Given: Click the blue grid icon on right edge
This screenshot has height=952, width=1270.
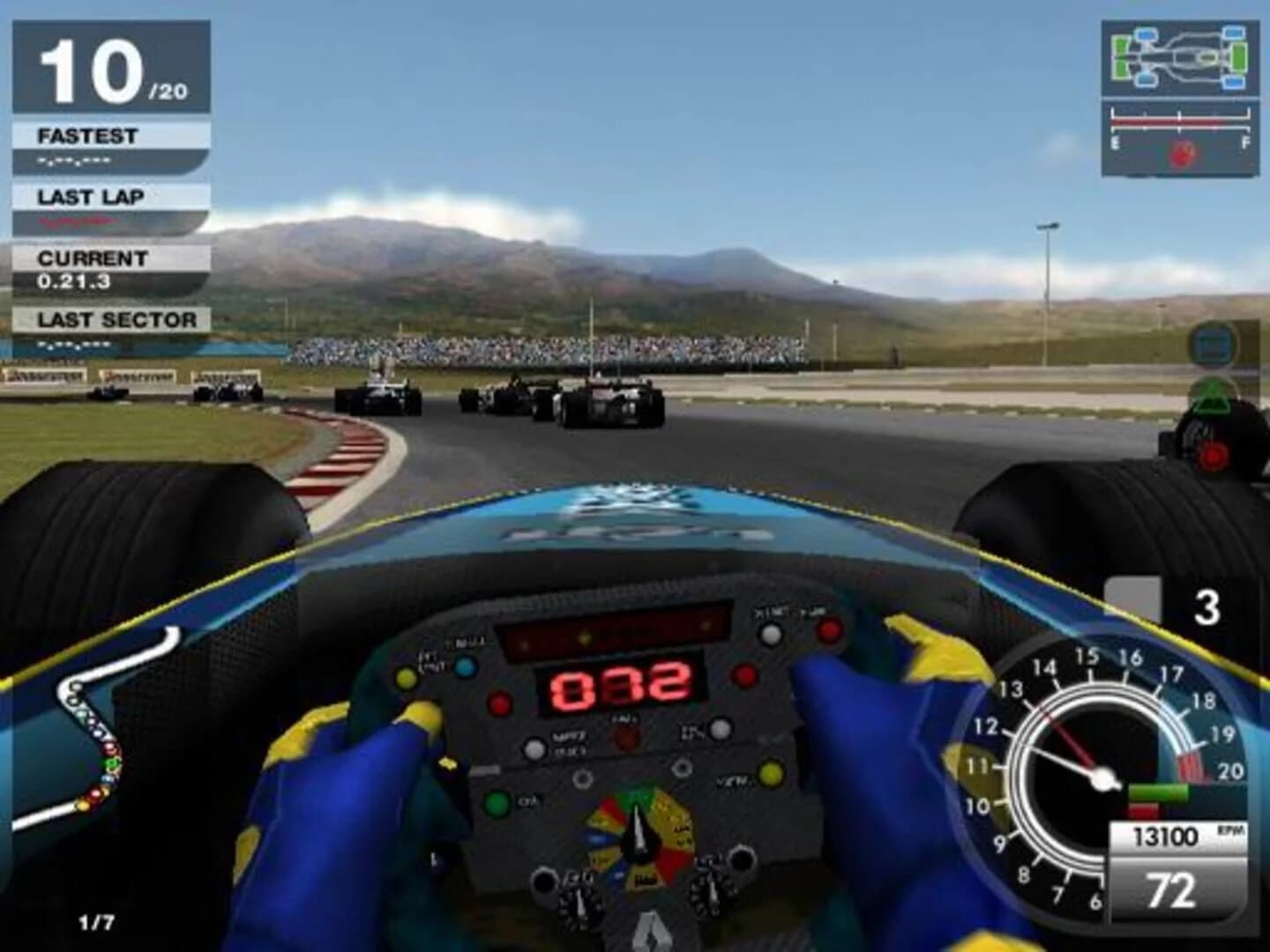Looking at the screenshot, I should pyautogui.click(x=1210, y=346).
